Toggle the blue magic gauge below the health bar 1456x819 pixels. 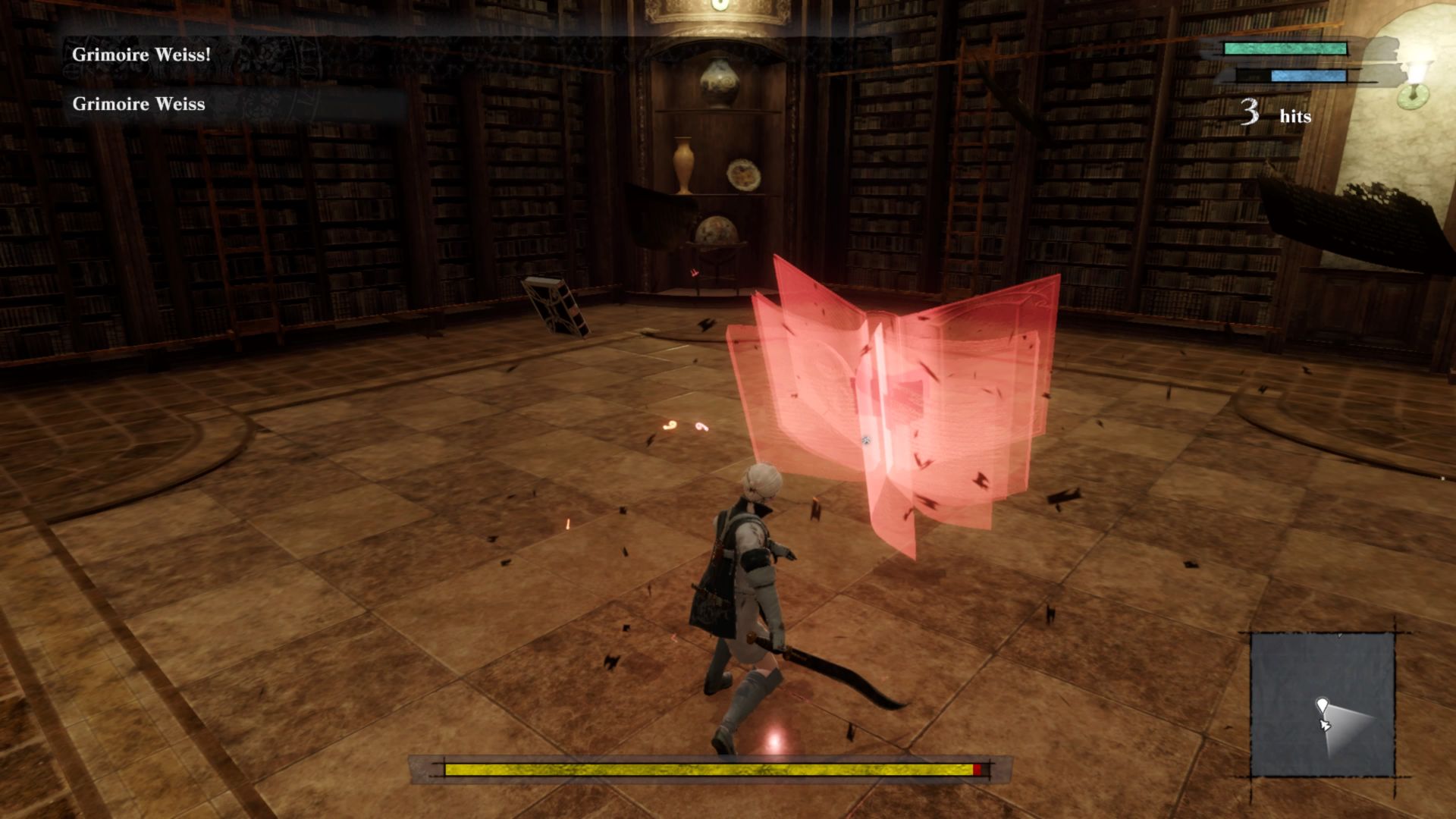coord(1308,74)
